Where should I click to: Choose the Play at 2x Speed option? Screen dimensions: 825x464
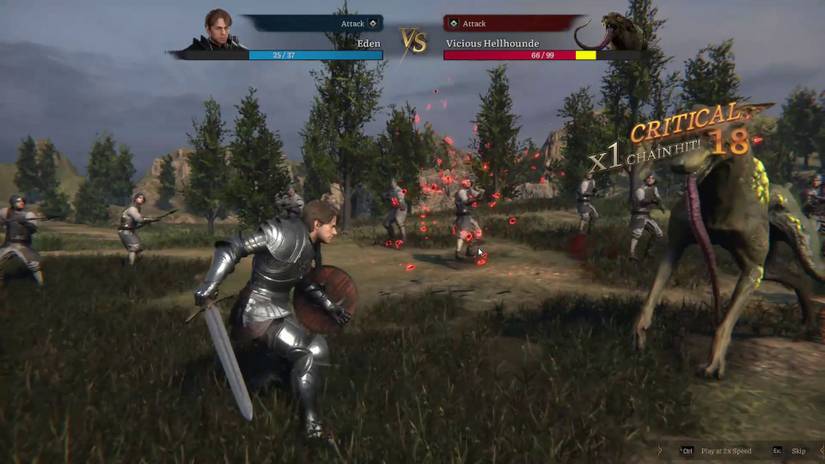point(726,451)
